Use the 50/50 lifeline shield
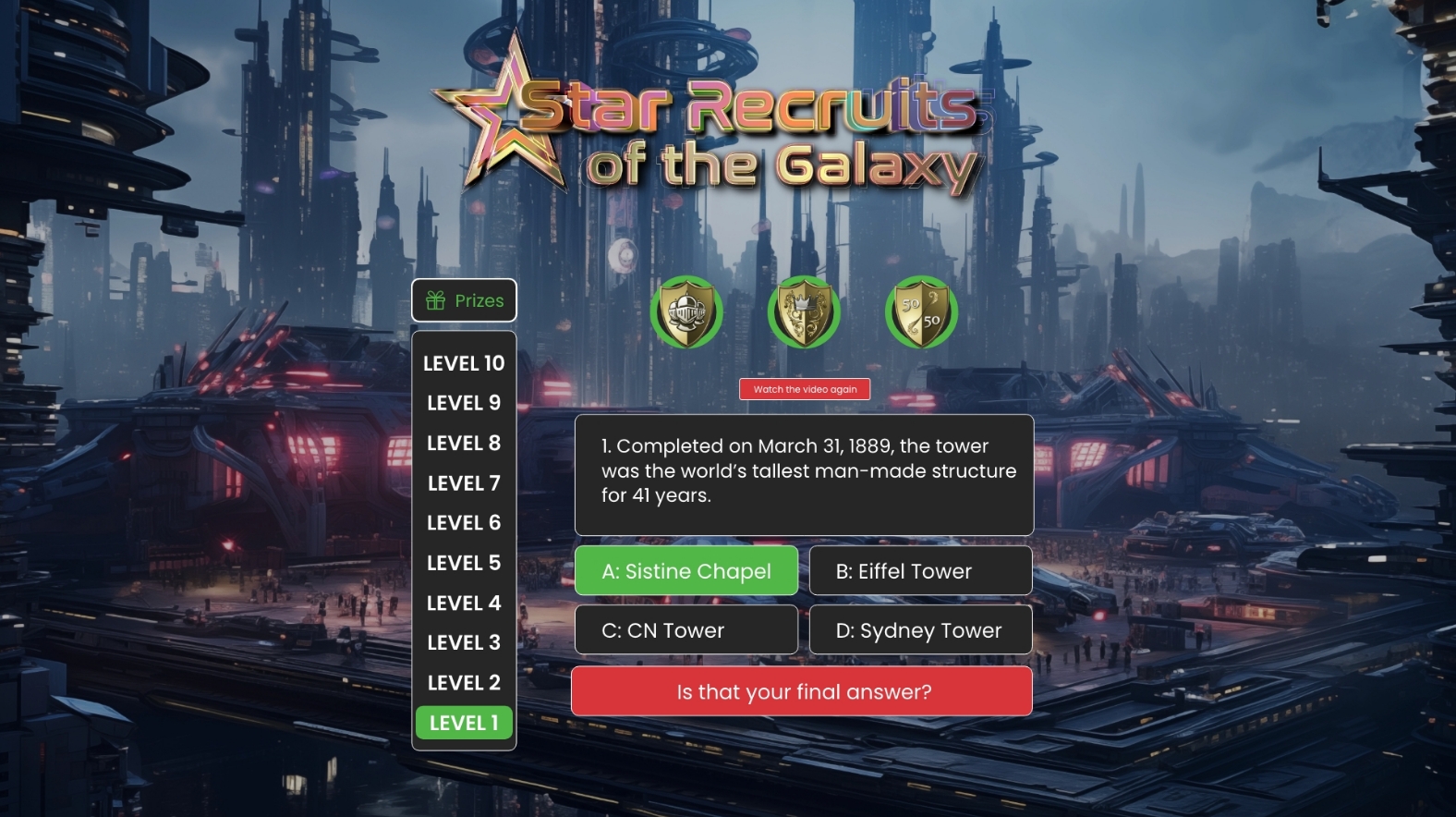The width and height of the screenshot is (1456, 817). [x=921, y=312]
